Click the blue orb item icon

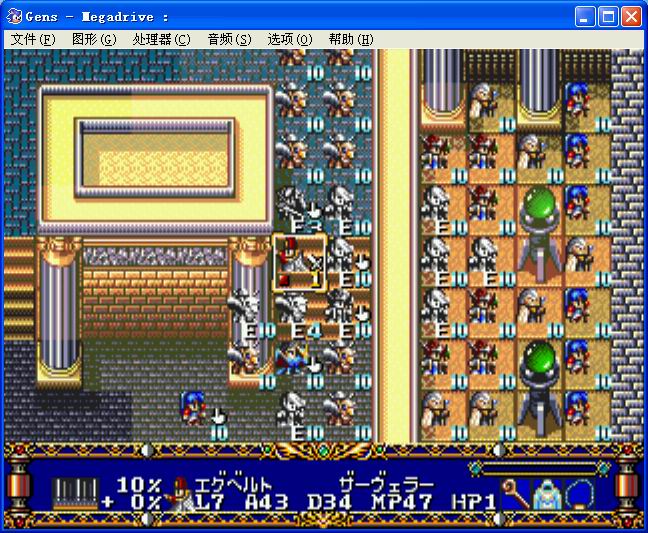(x=581, y=493)
